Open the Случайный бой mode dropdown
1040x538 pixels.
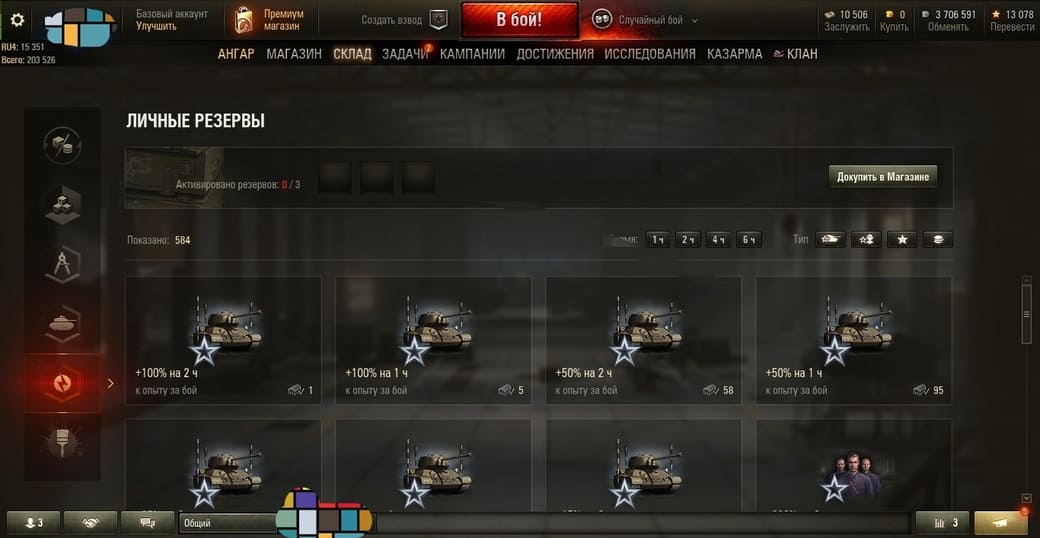point(645,20)
